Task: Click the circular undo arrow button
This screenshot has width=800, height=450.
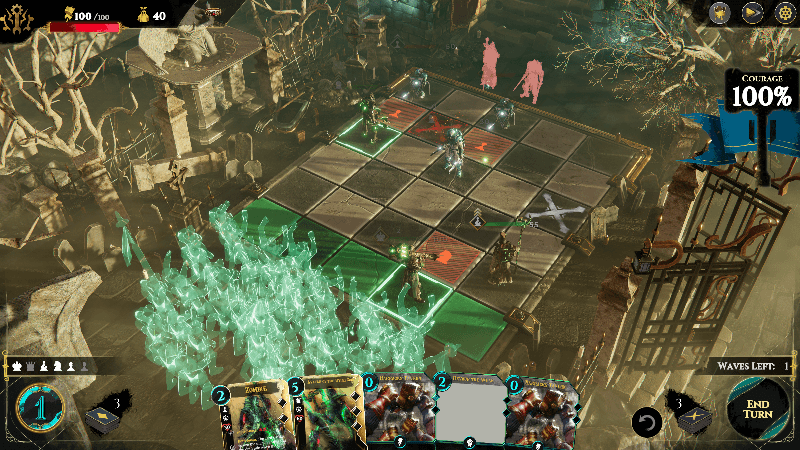Action: (x=647, y=421)
